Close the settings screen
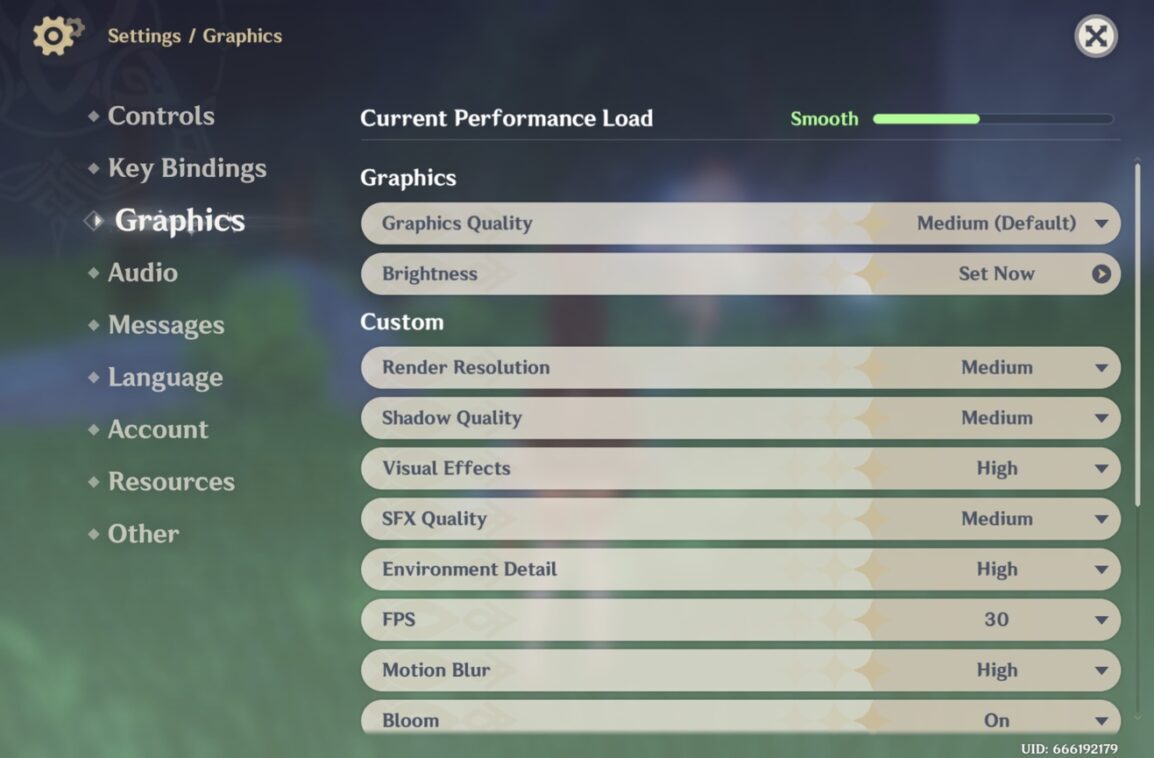Image resolution: width=1154 pixels, height=758 pixels. (1096, 37)
